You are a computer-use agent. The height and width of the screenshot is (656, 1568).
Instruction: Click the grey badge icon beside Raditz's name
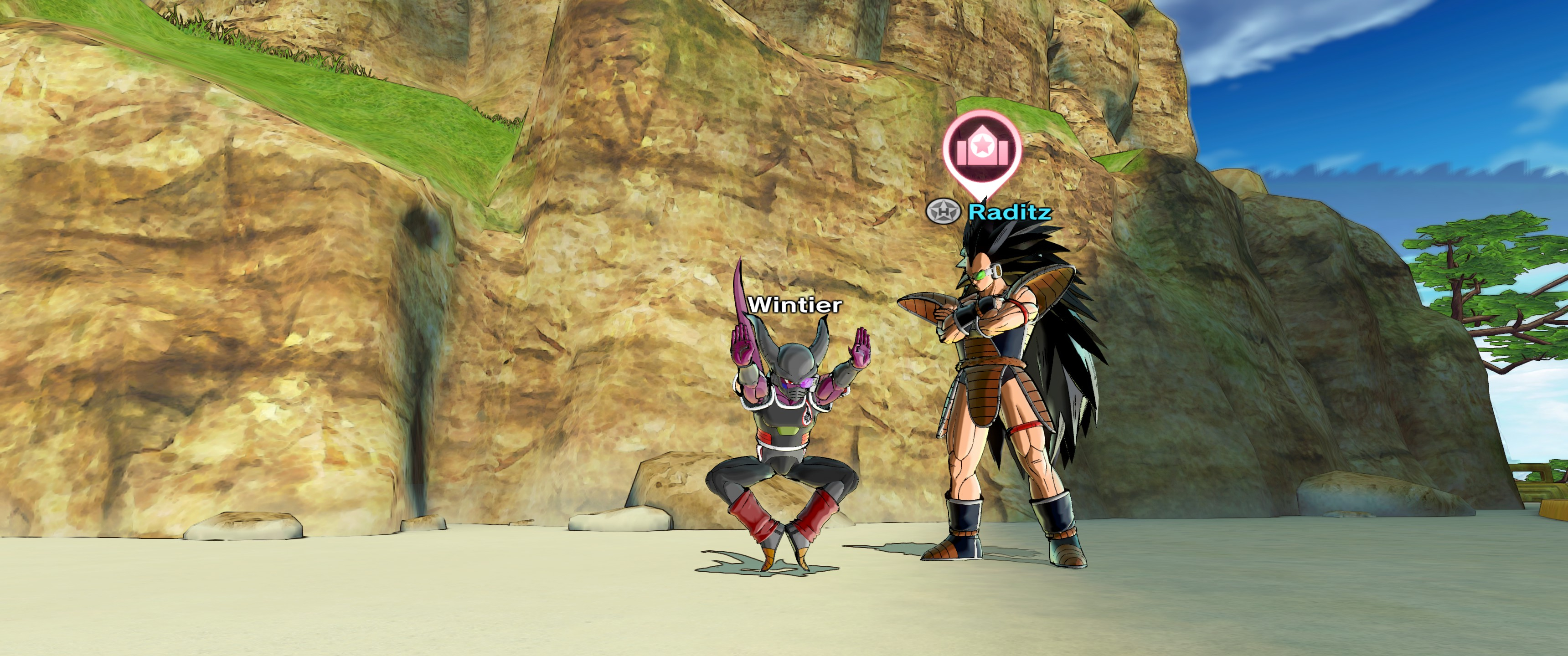tap(943, 211)
